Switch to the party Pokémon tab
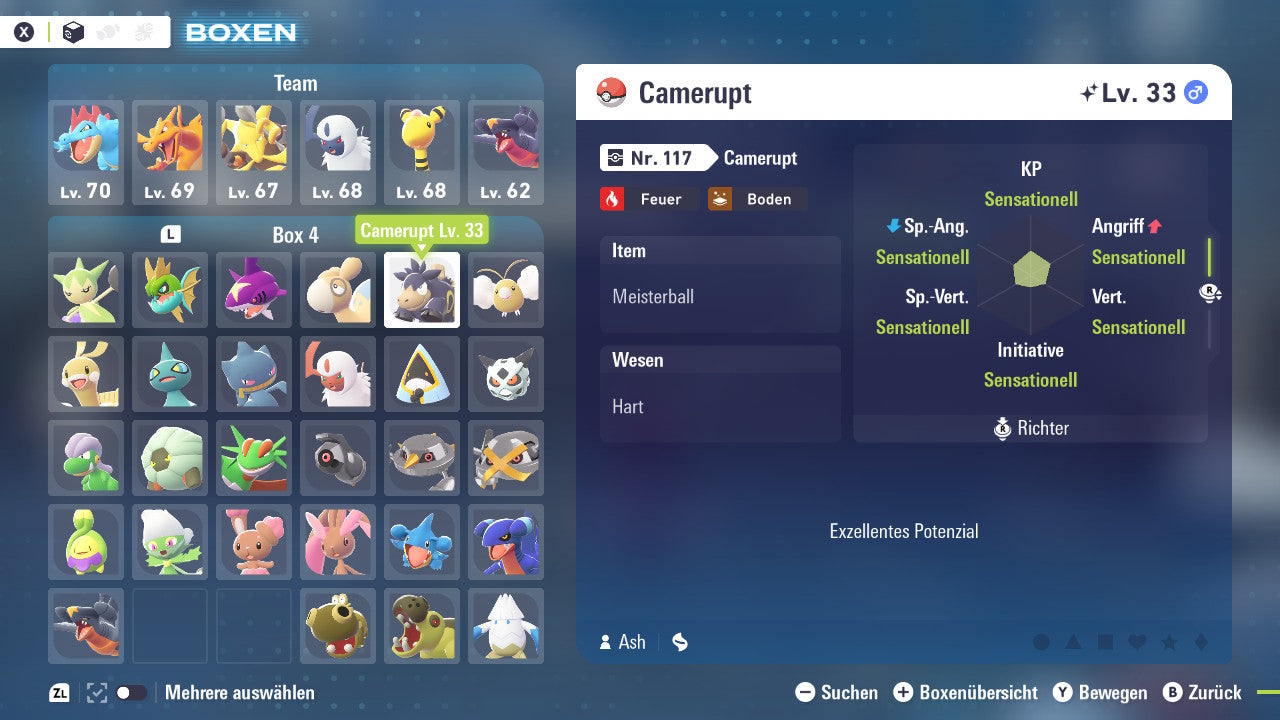The width and height of the screenshot is (1280, 720). (x=107, y=31)
